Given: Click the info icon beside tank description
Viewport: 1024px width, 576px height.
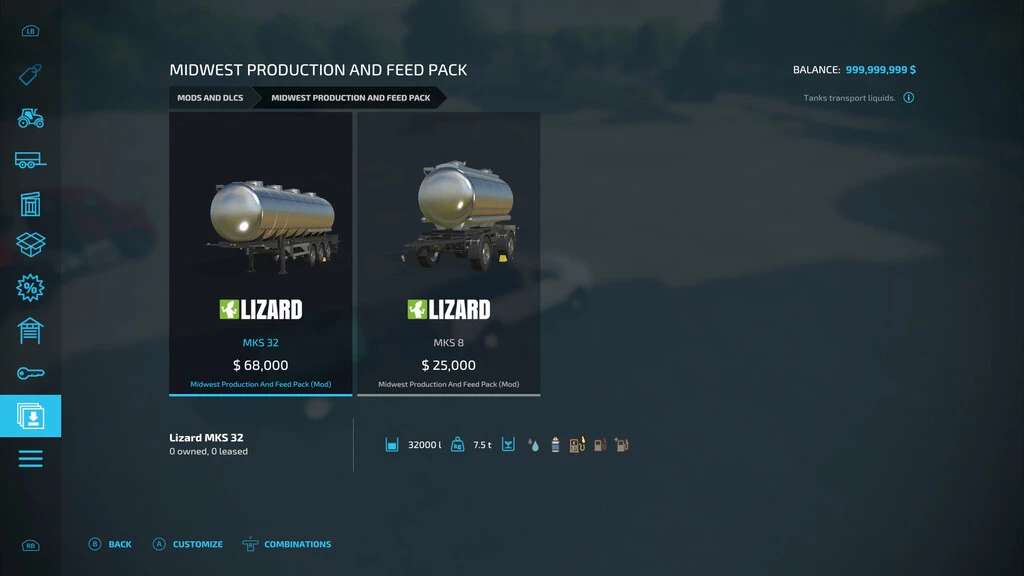Looking at the screenshot, I should 909,98.
